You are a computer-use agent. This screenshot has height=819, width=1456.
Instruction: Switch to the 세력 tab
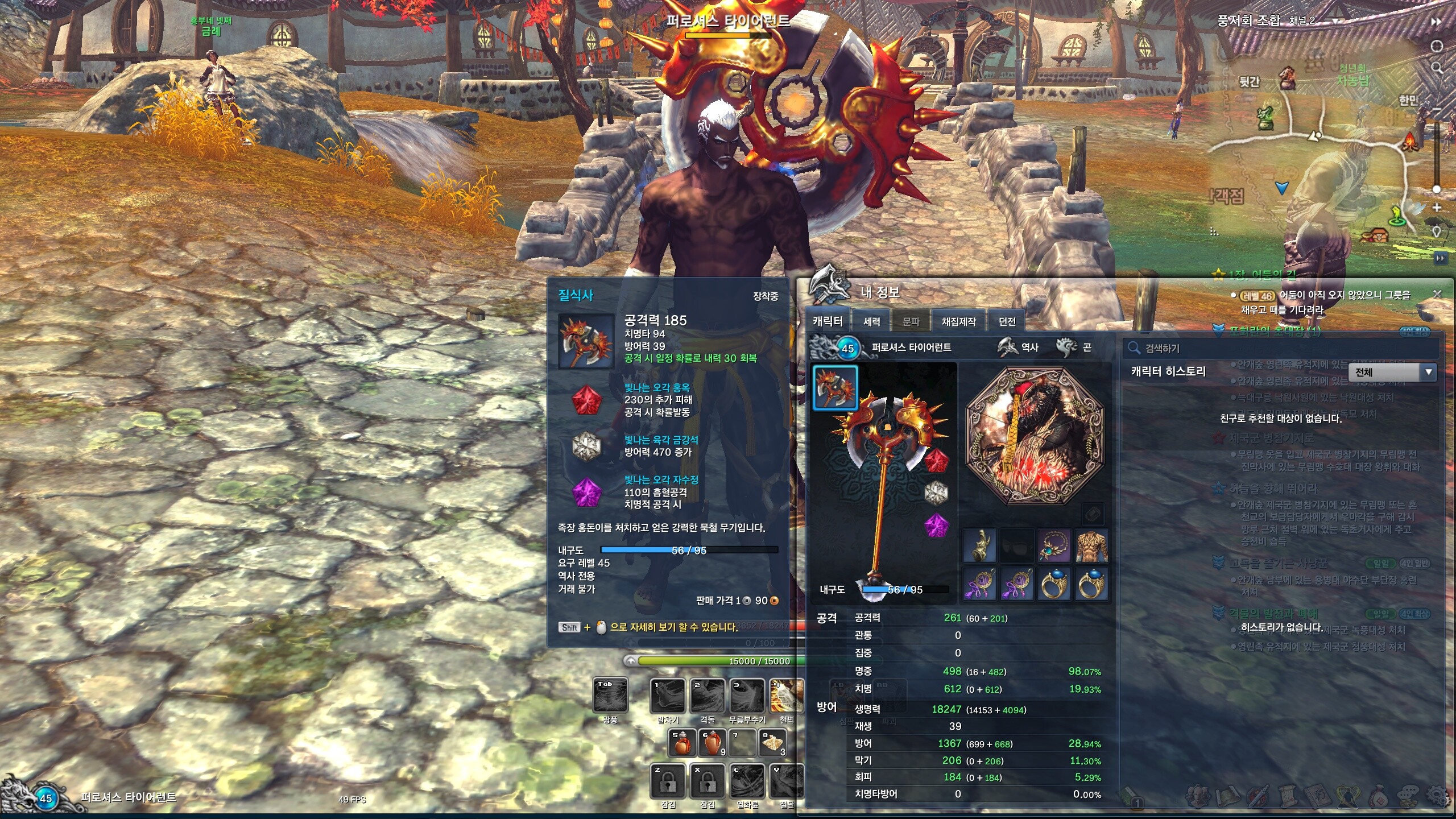(871, 321)
